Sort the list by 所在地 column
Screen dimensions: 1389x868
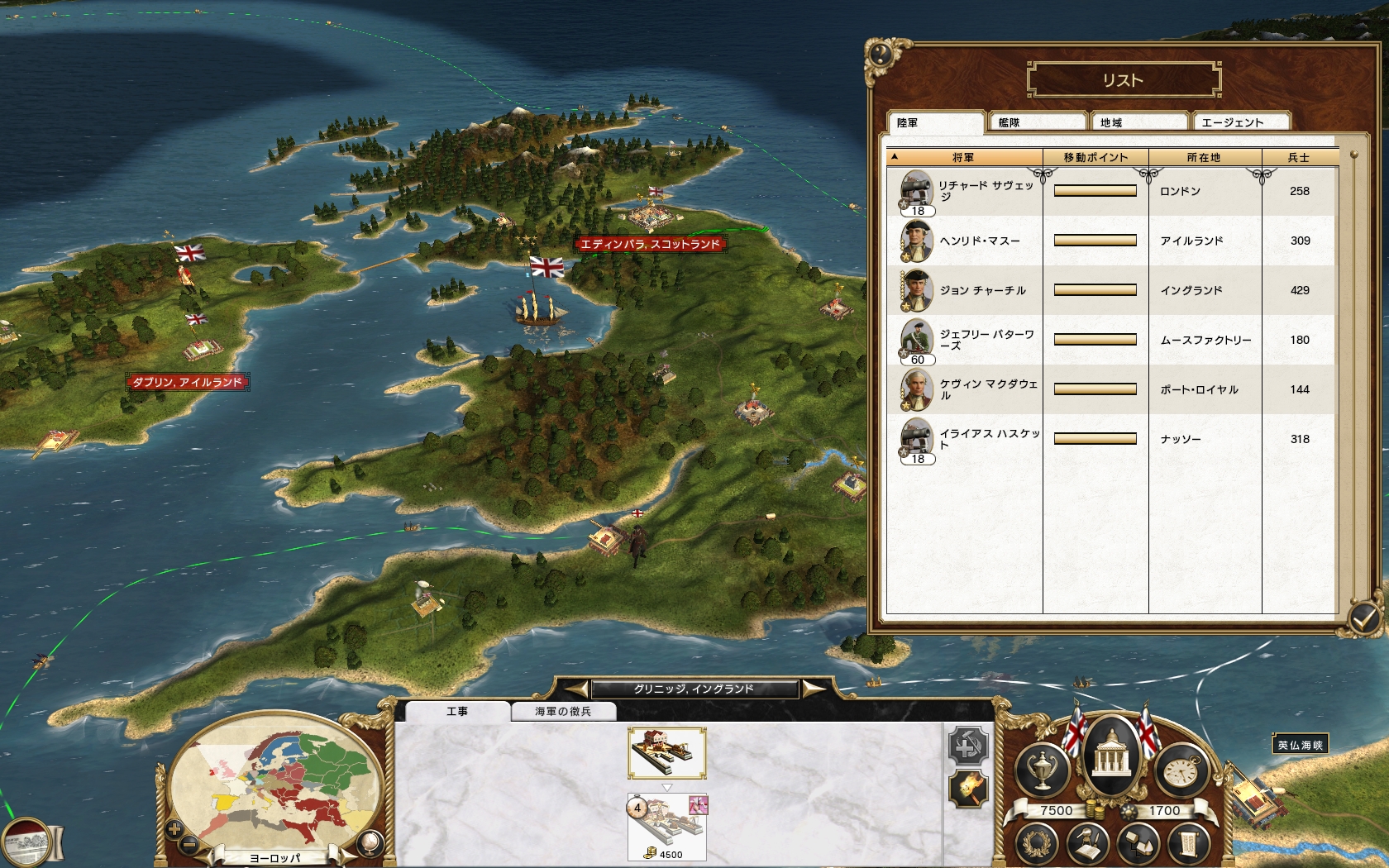1204,157
